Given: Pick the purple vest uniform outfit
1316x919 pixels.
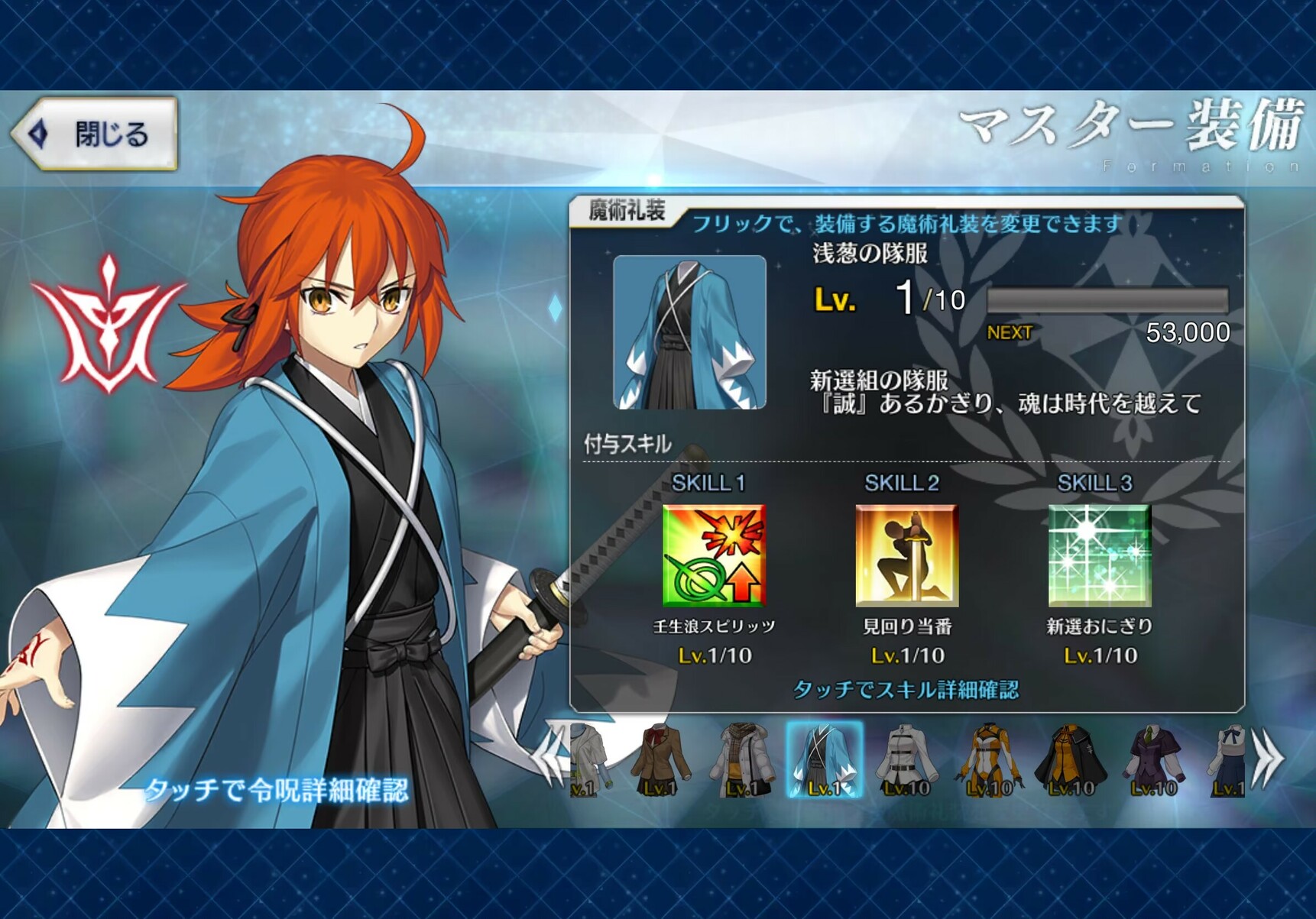Looking at the screenshot, I should point(1153,760).
